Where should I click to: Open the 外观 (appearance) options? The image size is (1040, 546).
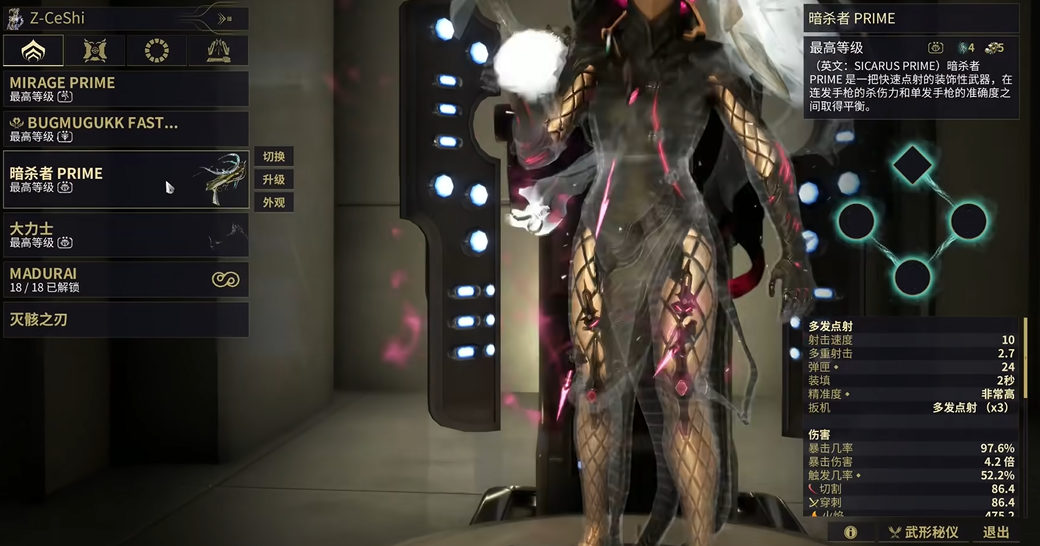tap(274, 203)
